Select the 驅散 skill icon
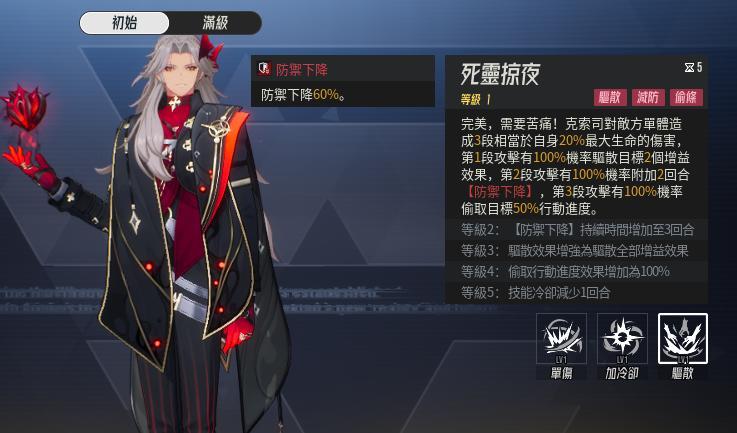Image resolution: width=737 pixels, height=433 pixels. pos(683,340)
